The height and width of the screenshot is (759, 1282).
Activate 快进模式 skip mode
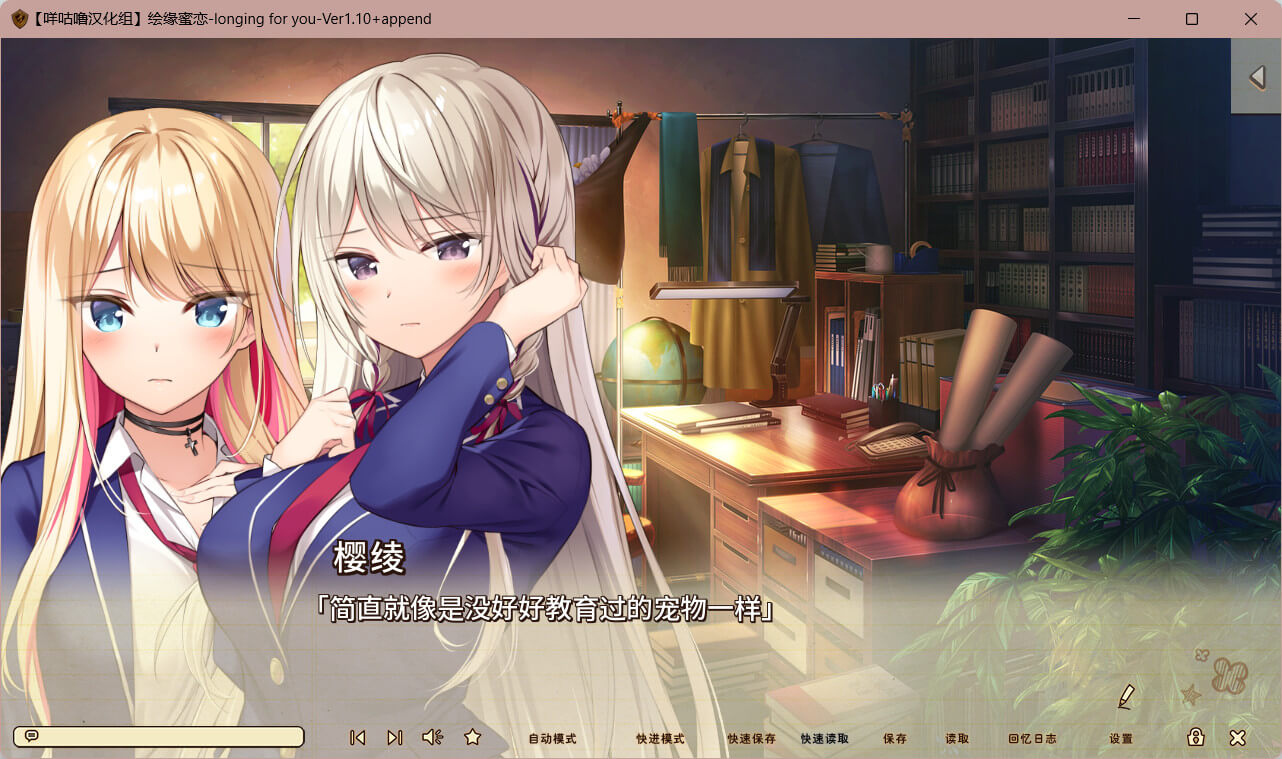(660, 739)
